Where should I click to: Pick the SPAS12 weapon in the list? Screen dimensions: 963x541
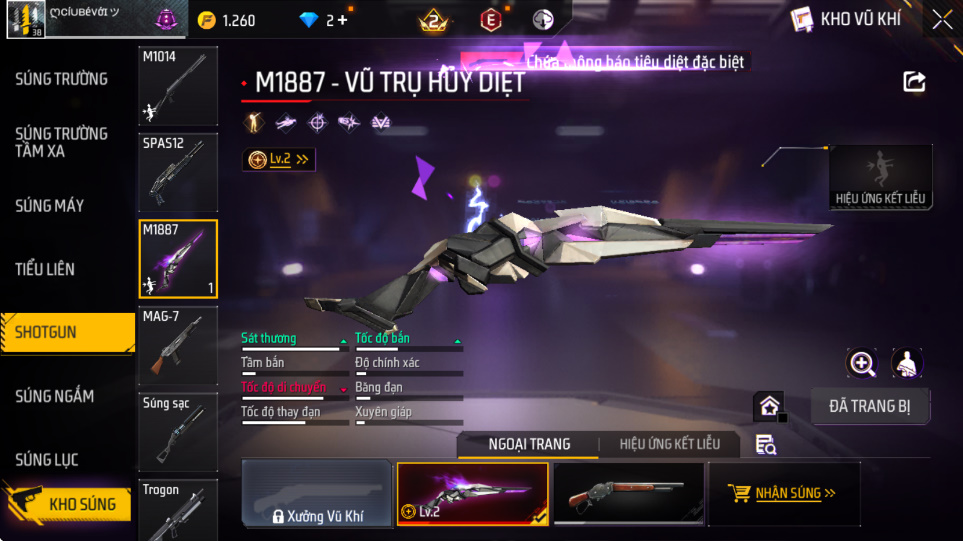pos(177,171)
